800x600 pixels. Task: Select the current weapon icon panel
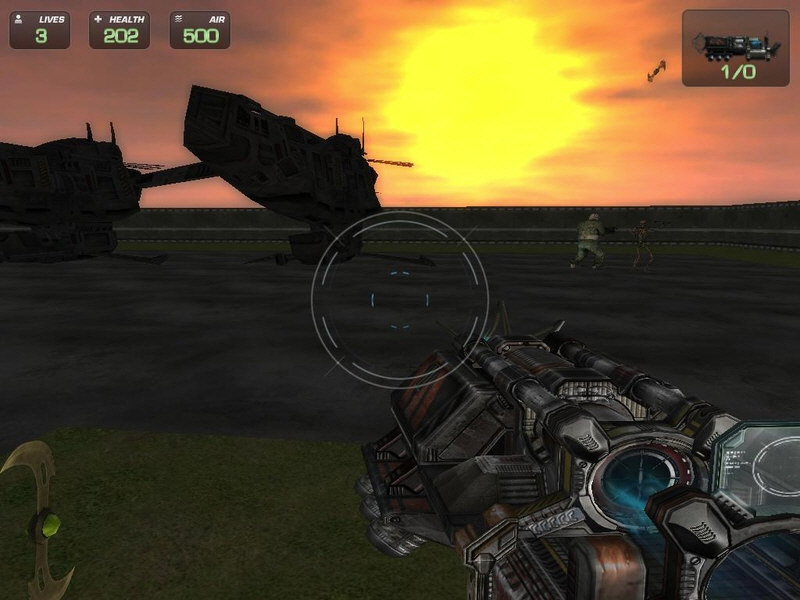coord(735,48)
